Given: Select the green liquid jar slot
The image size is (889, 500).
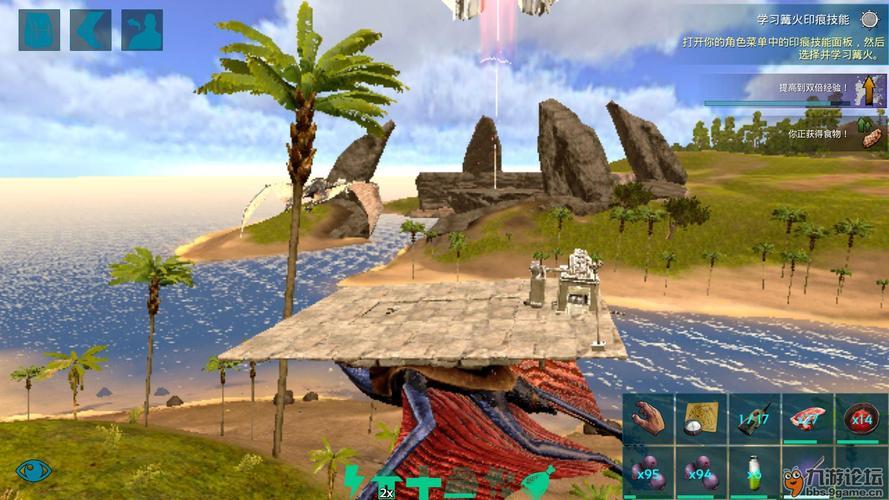Looking at the screenshot, I should (754, 472).
